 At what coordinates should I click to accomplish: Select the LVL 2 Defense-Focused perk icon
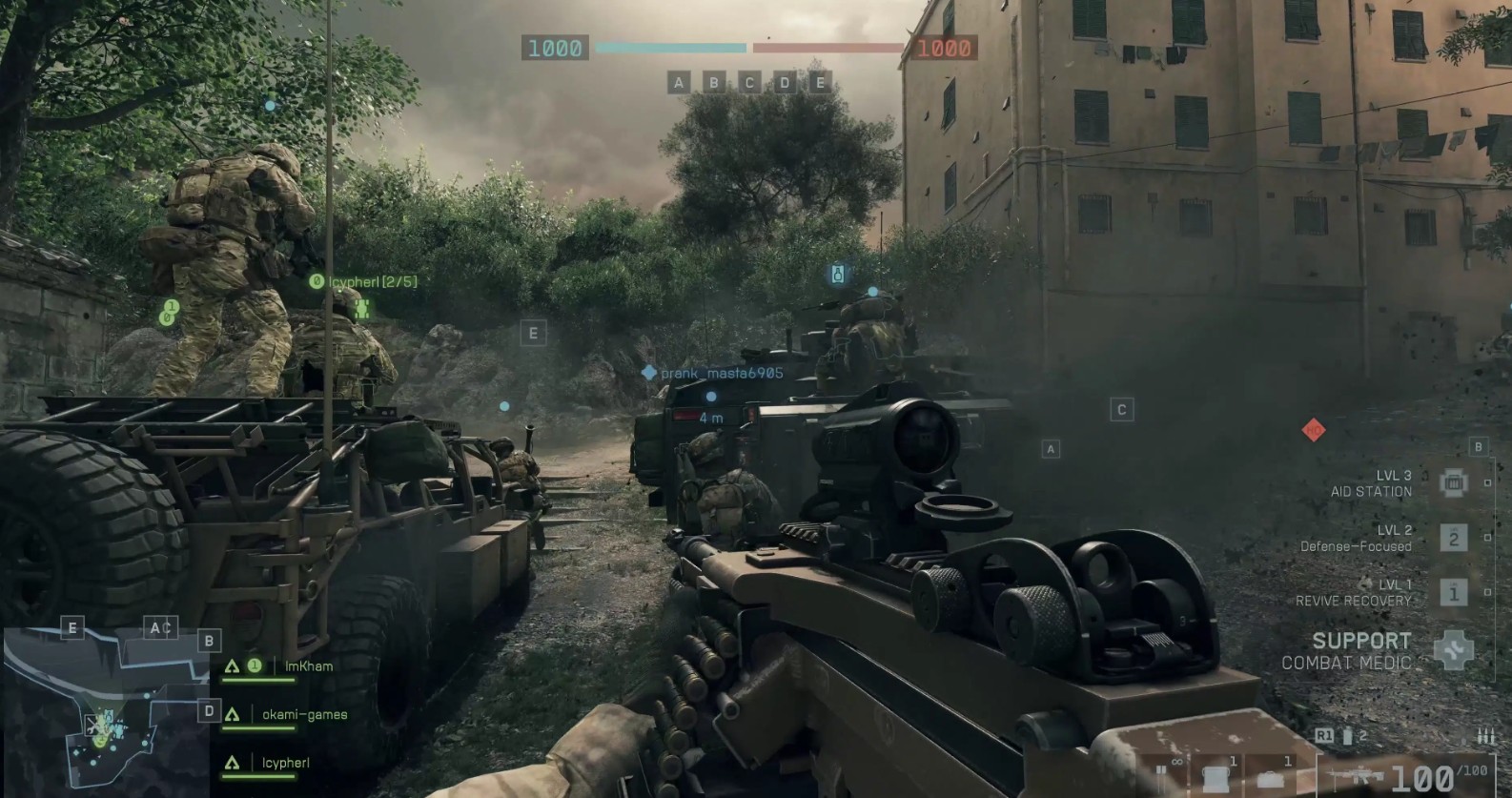point(1453,539)
